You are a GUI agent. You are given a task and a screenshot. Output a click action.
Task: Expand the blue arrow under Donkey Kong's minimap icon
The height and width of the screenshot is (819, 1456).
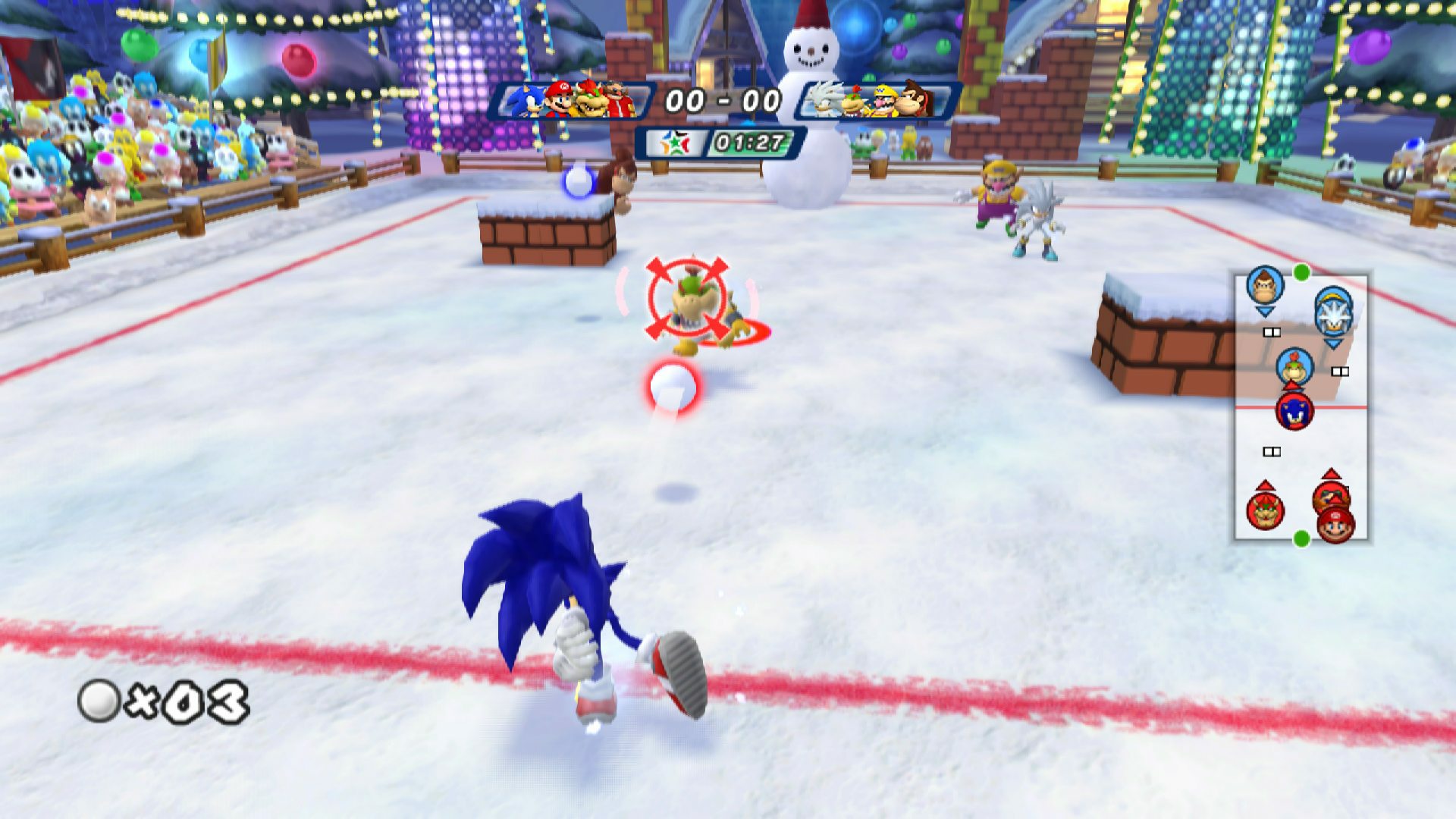click(x=1264, y=311)
